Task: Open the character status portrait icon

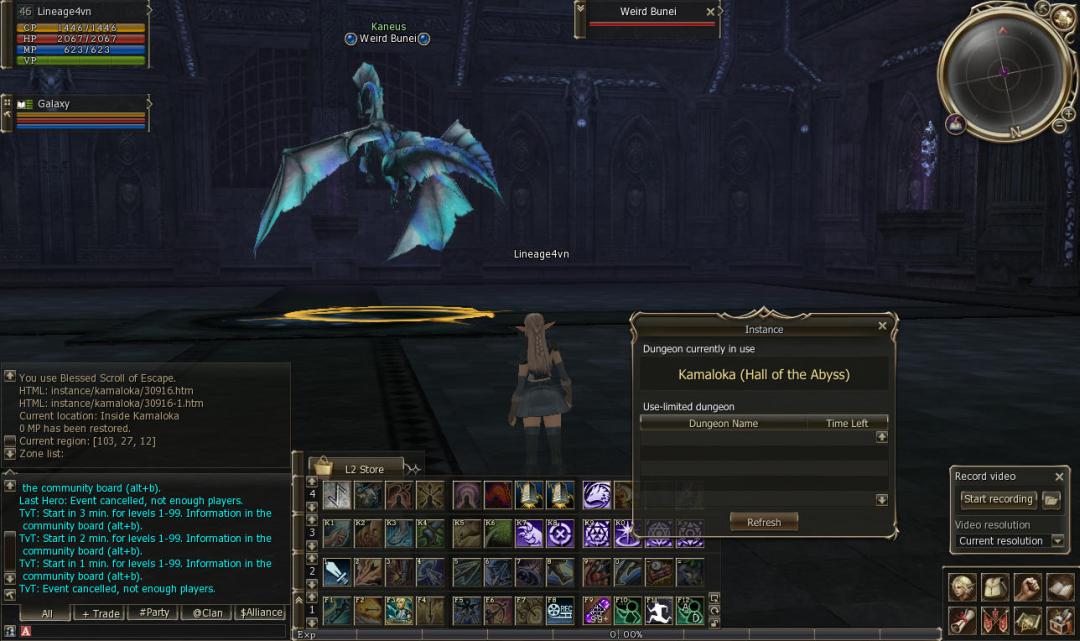Action: pyautogui.click(x=963, y=587)
